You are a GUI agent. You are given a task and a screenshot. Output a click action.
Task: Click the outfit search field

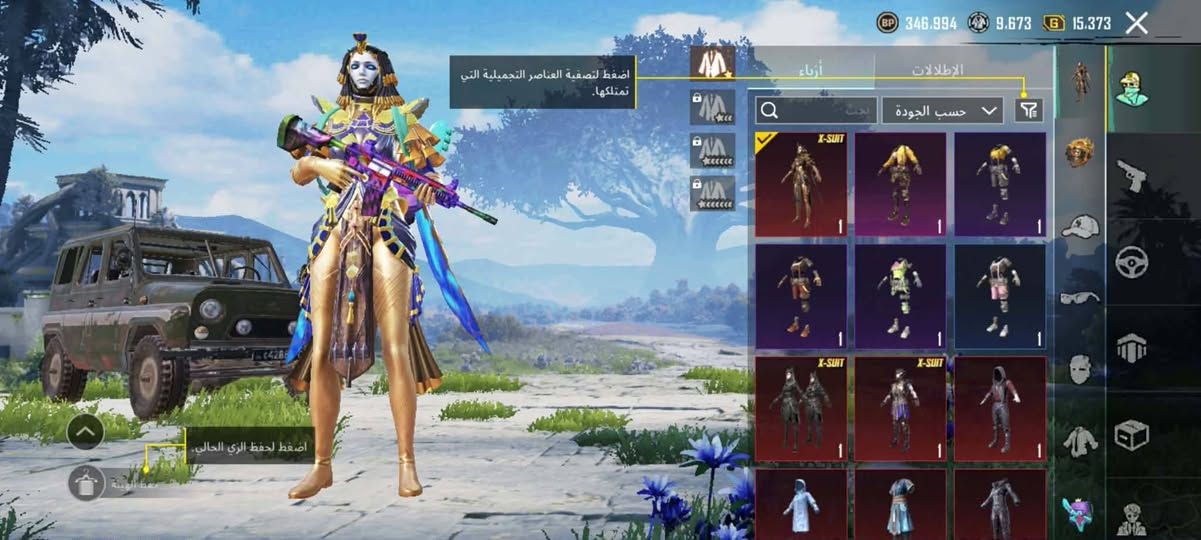click(816, 110)
